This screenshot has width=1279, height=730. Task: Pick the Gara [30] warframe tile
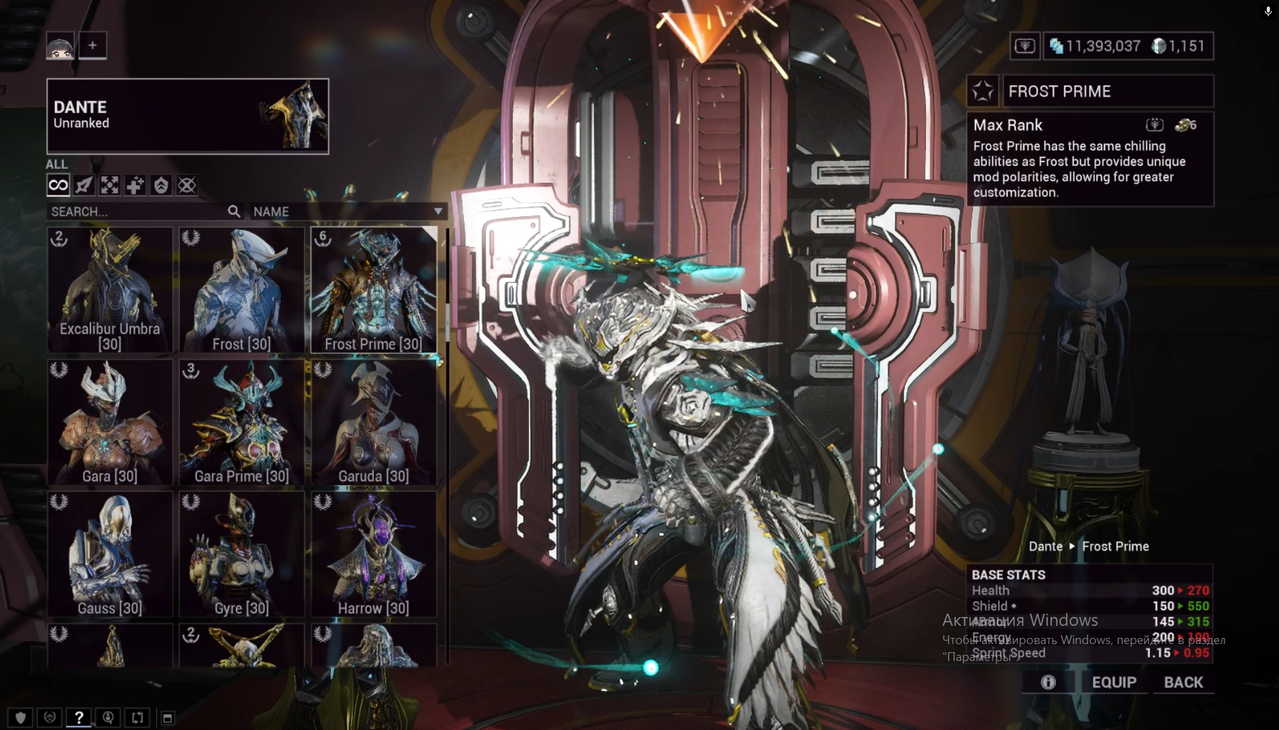coord(110,422)
